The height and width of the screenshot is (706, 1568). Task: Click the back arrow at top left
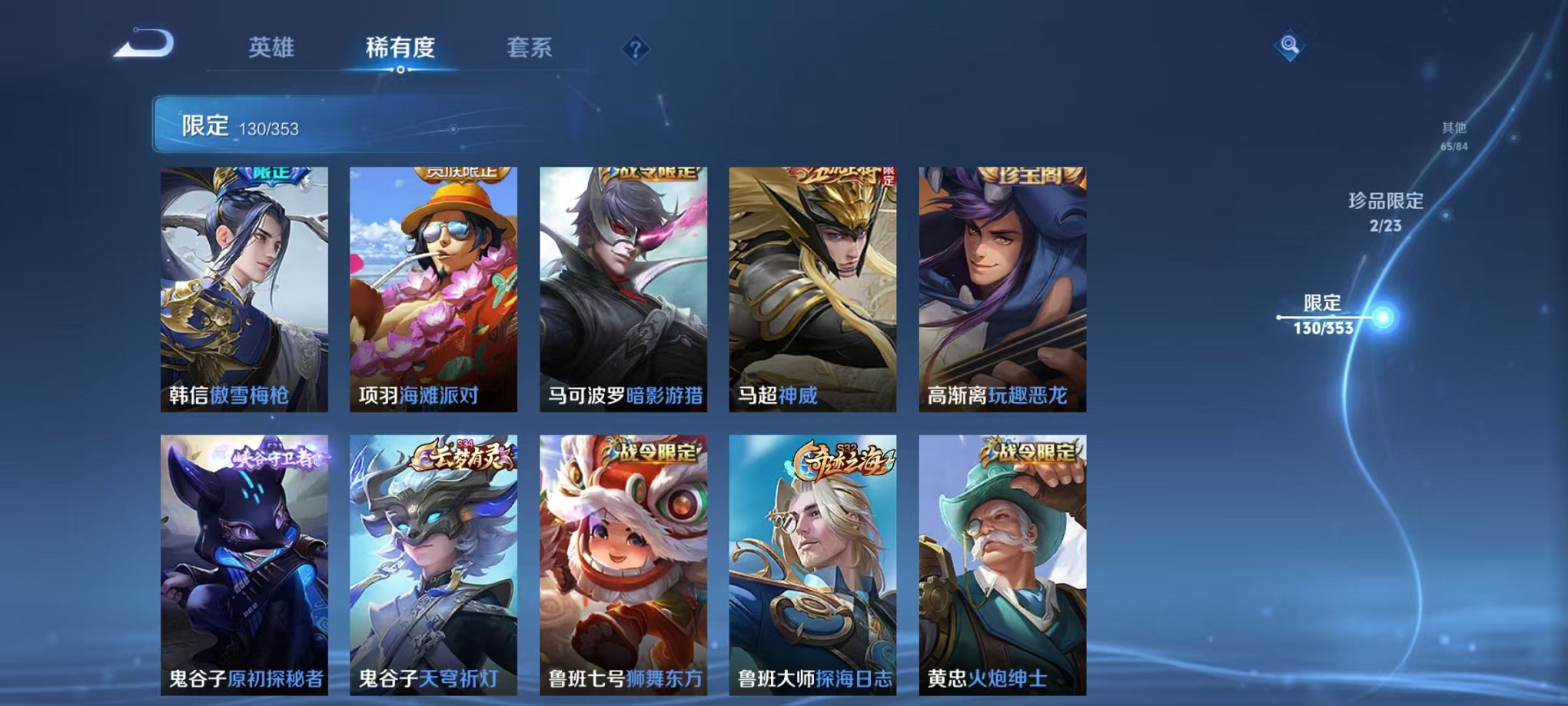[x=143, y=44]
